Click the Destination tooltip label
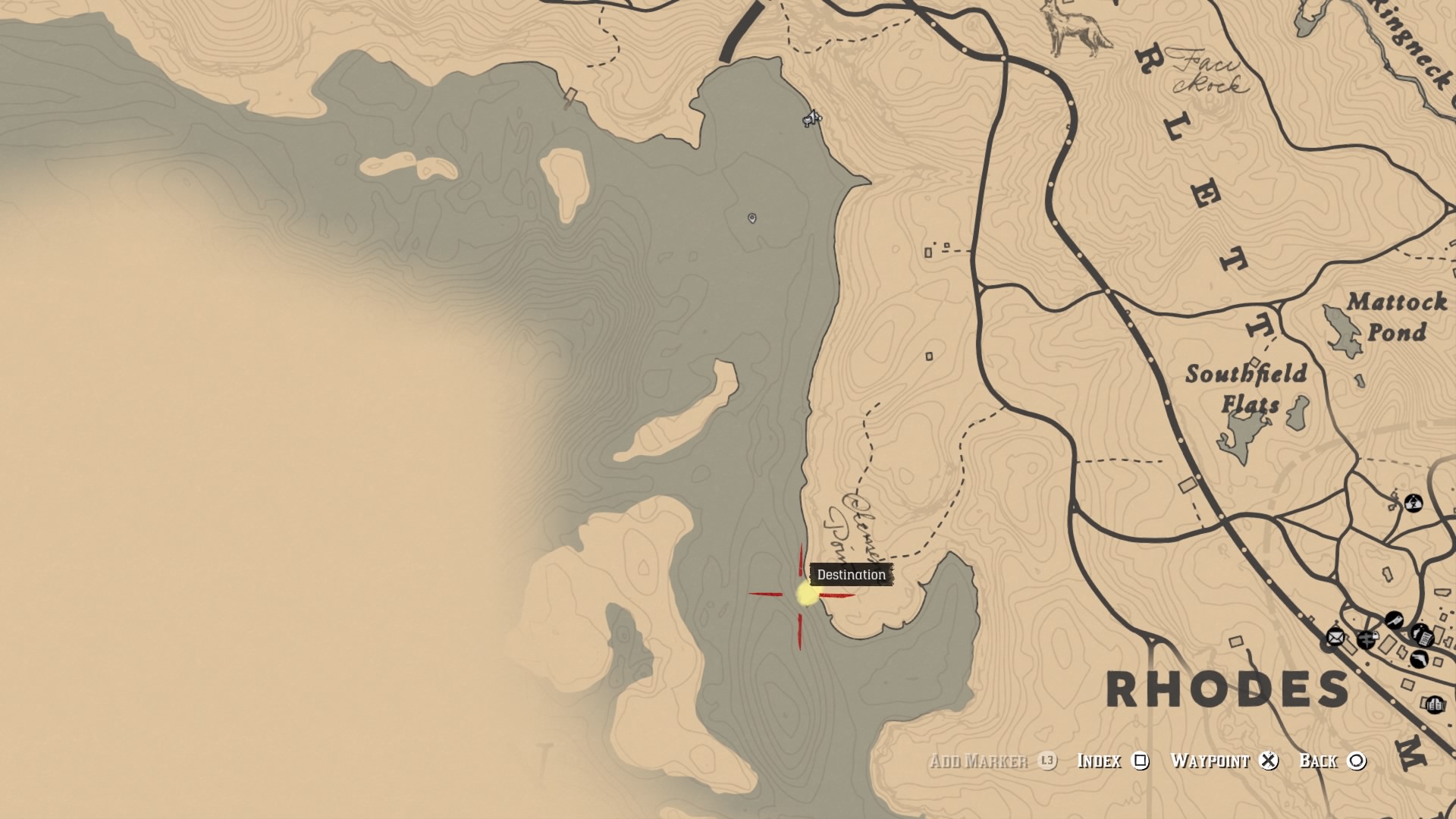Viewport: 1456px width, 819px height. point(851,575)
